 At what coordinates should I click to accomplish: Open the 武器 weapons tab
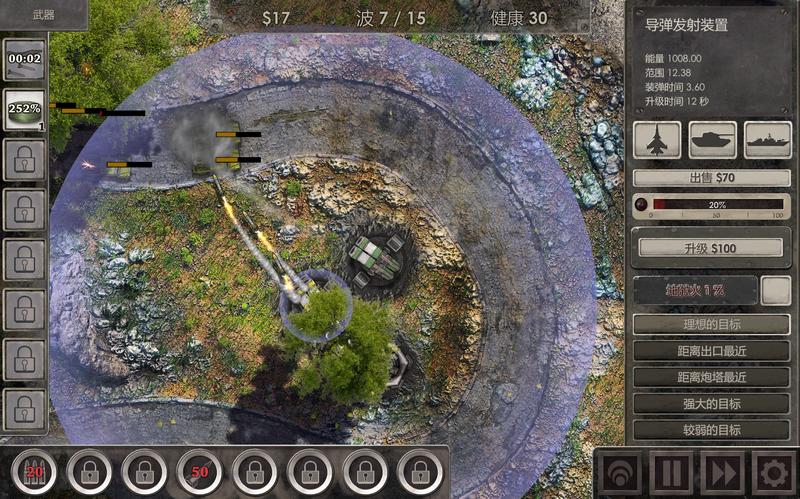43,14
